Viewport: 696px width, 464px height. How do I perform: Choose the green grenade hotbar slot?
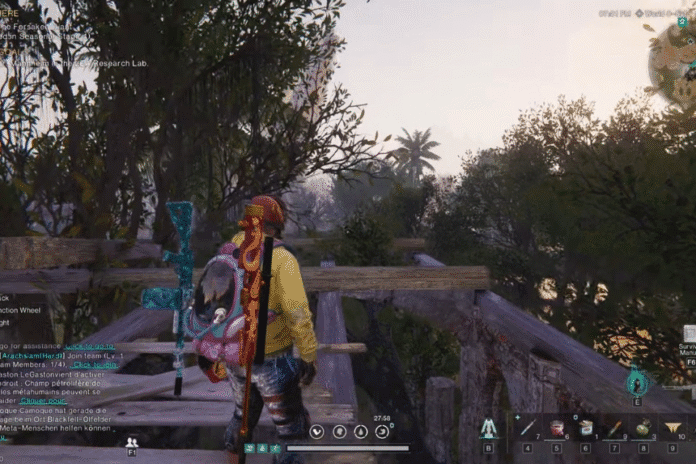click(644, 428)
